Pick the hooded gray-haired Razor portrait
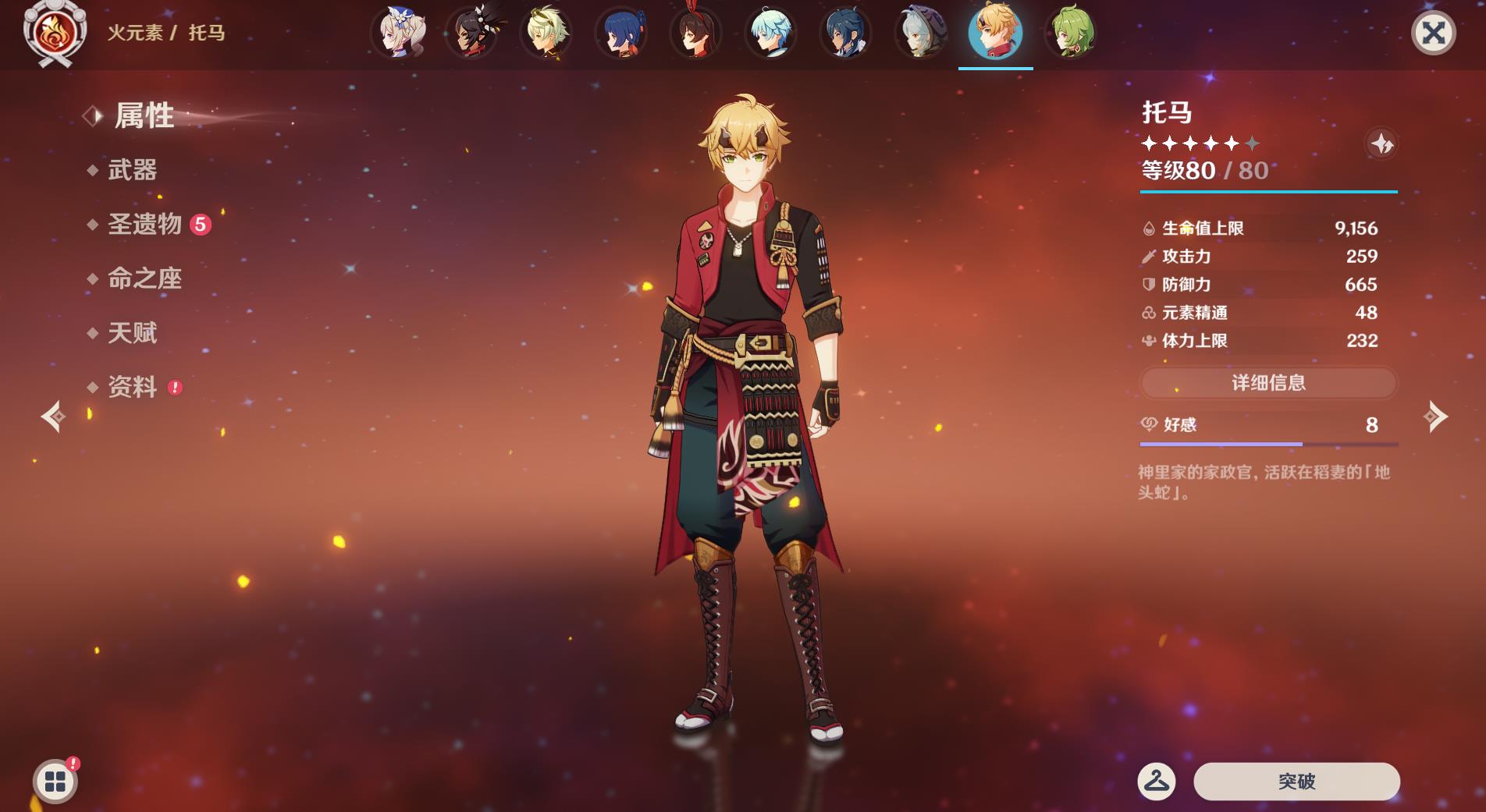 pos(920,34)
